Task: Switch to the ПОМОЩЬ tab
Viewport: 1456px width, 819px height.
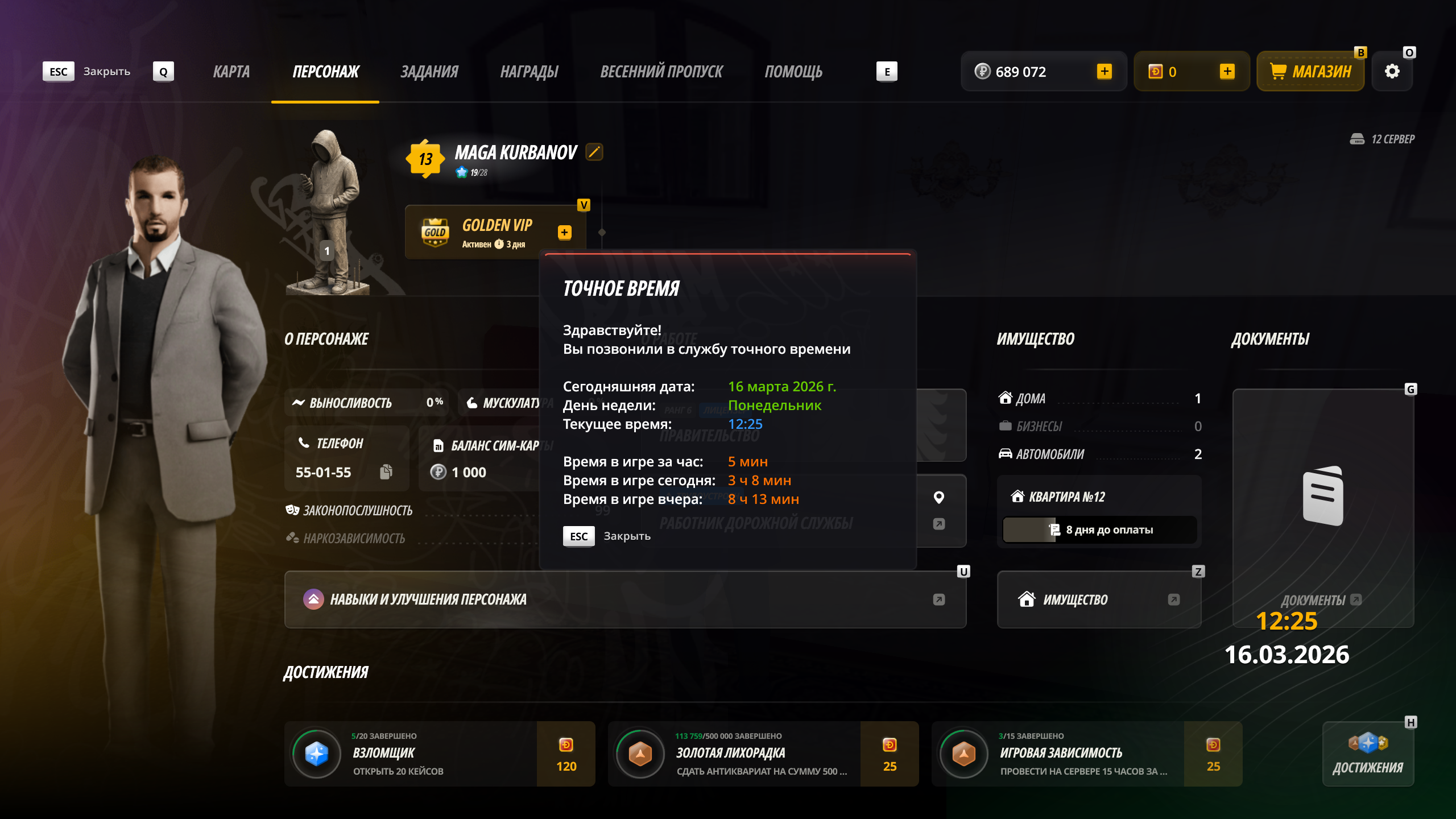Action: [793, 72]
